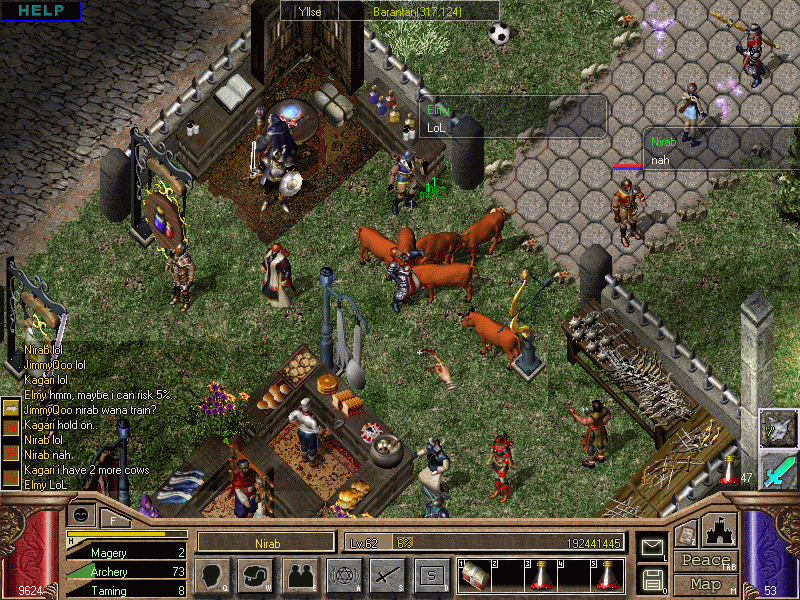Open the crossed swords combat button
Viewport: 800px width, 600px height.
[x=387, y=575]
